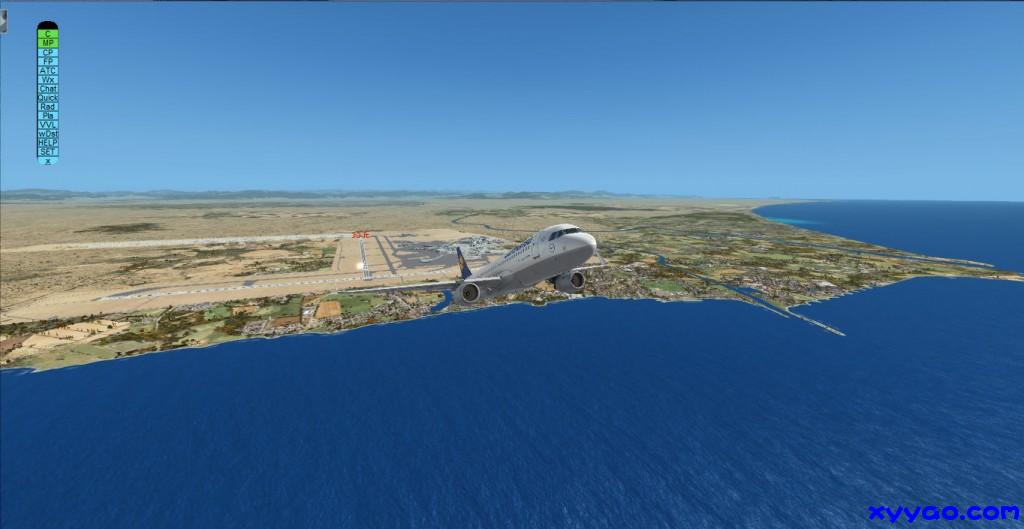Click the green C button
This screenshot has height=529, width=1024.
47,34
